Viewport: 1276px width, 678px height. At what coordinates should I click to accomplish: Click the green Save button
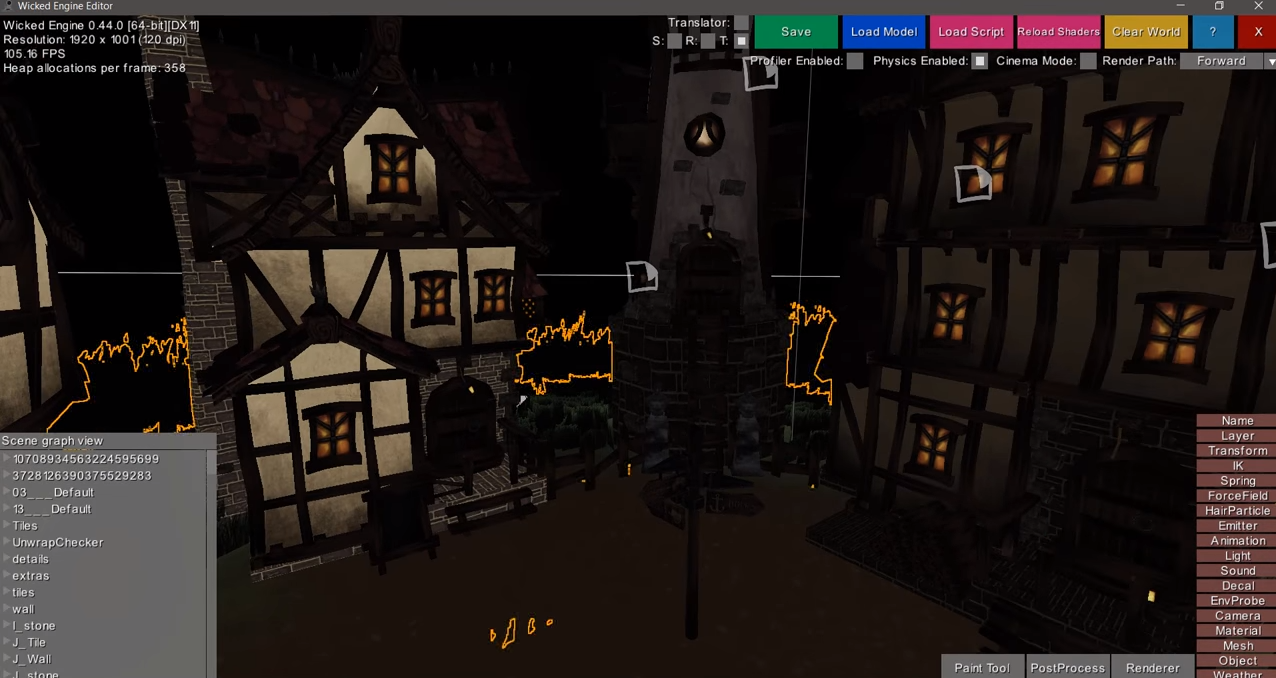[795, 32]
